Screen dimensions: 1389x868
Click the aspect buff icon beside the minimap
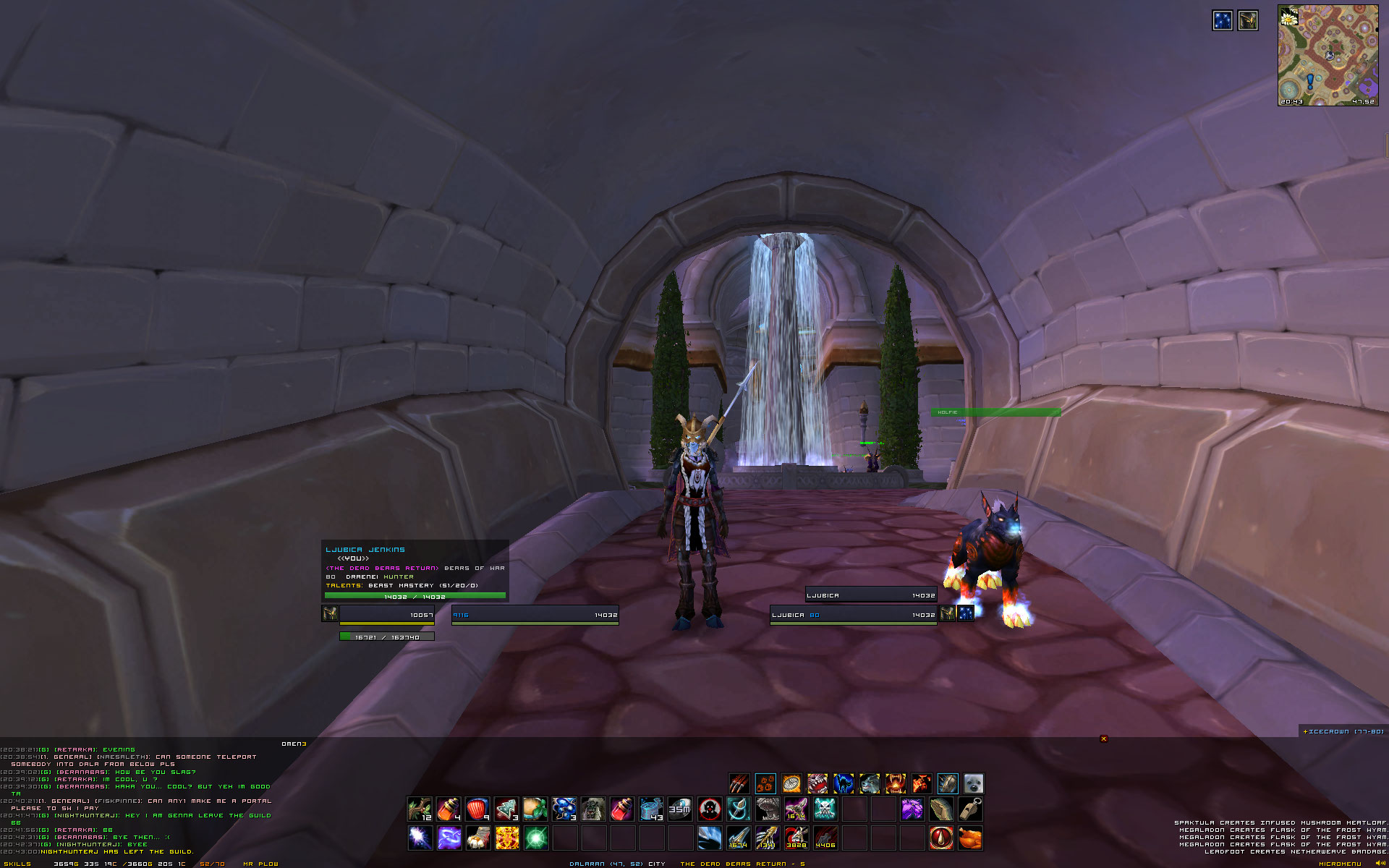1248,20
